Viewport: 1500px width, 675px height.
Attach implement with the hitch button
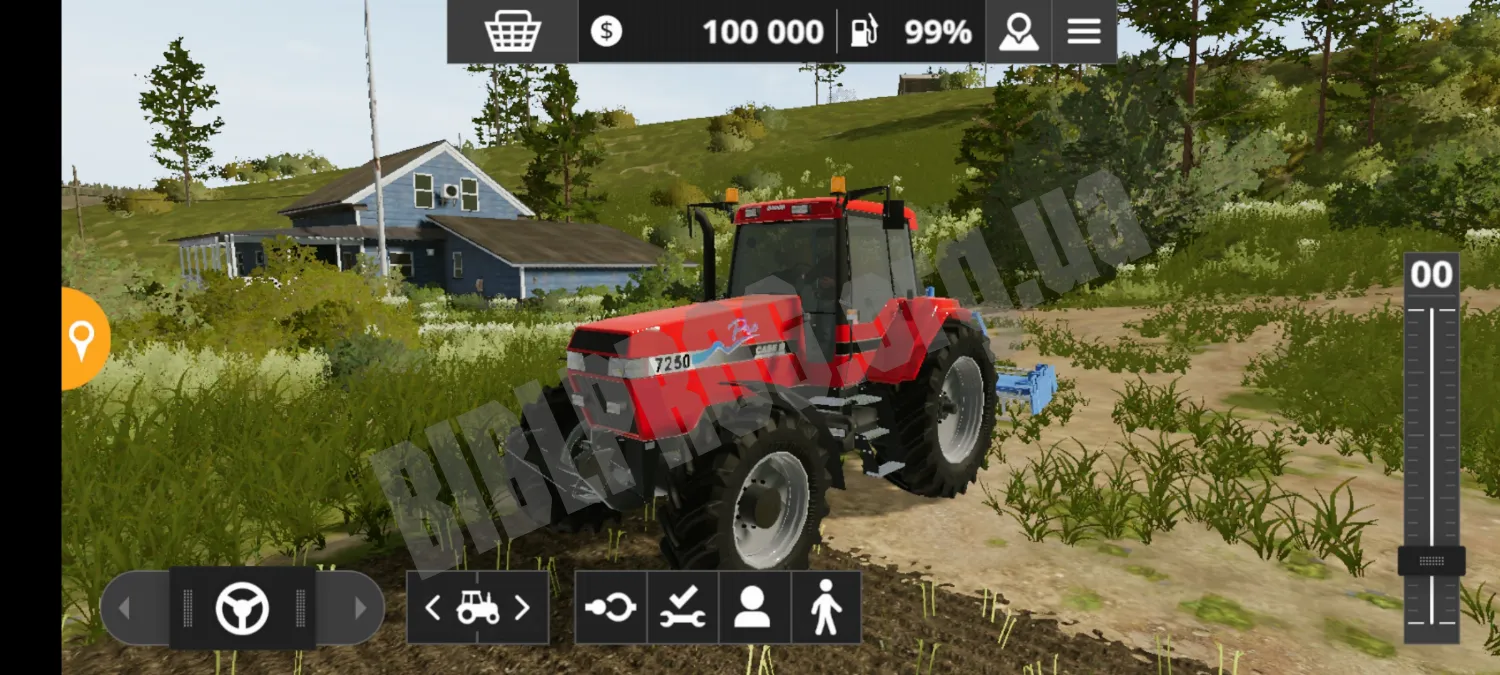point(610,608)
